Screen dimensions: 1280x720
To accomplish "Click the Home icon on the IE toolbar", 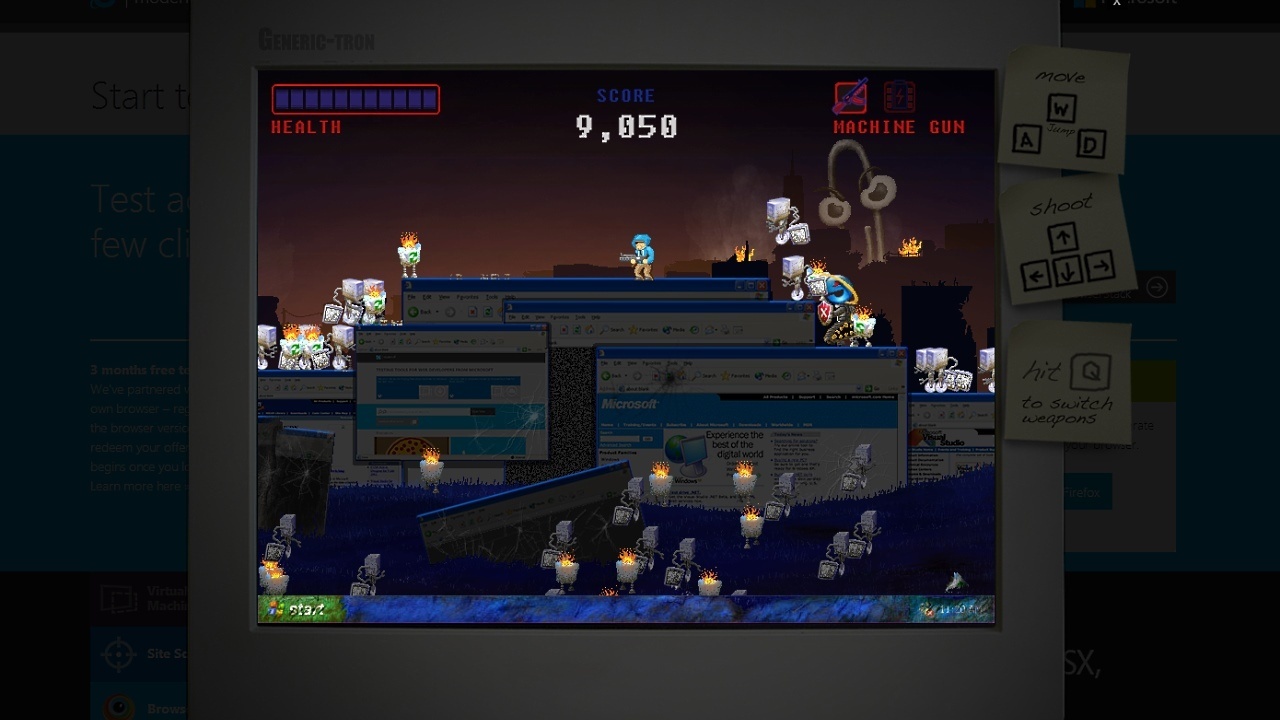I will (681, 375).
